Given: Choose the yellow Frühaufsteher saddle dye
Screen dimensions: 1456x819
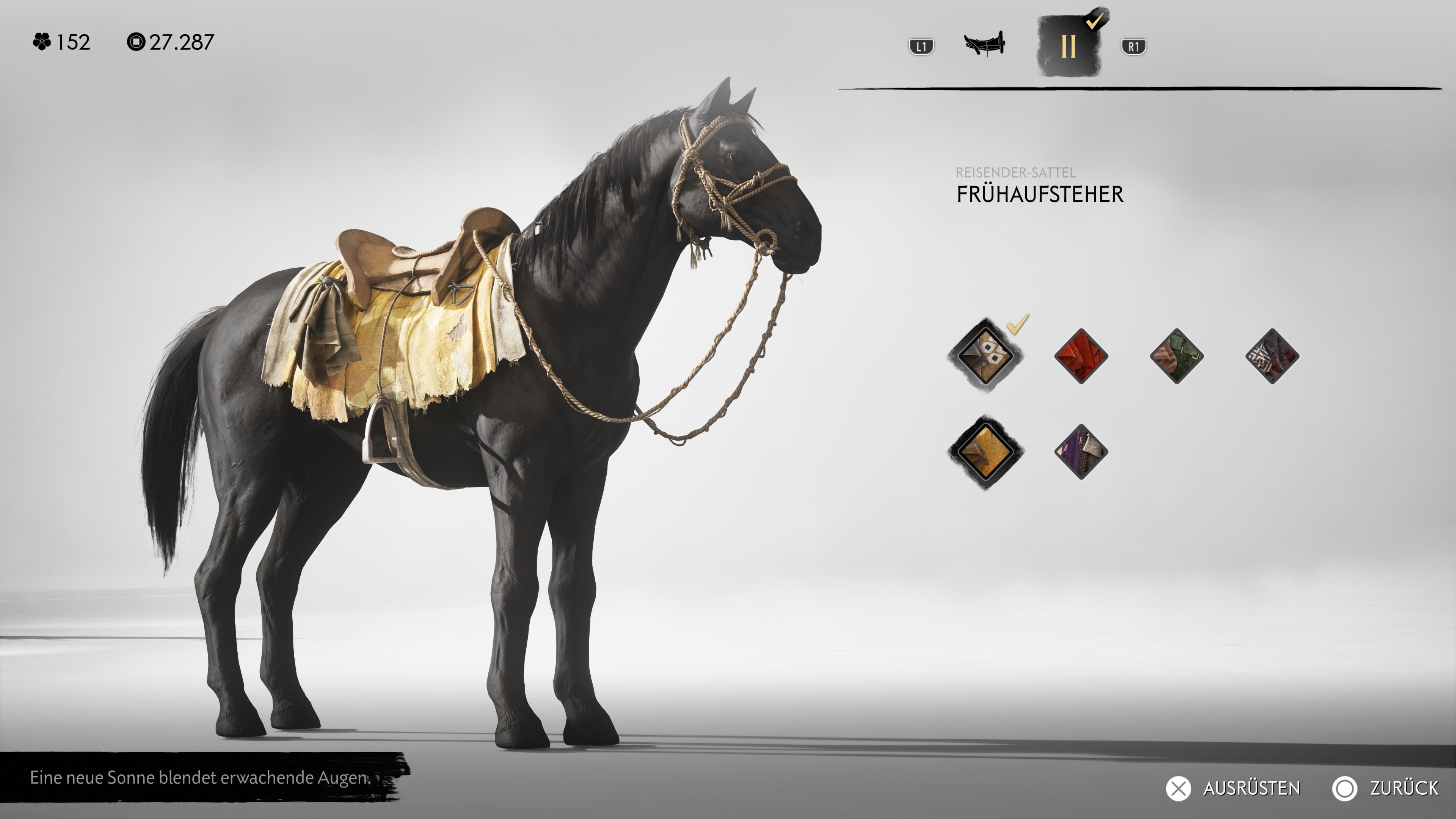Looking at the screenshot, I should tap(985, 452).
